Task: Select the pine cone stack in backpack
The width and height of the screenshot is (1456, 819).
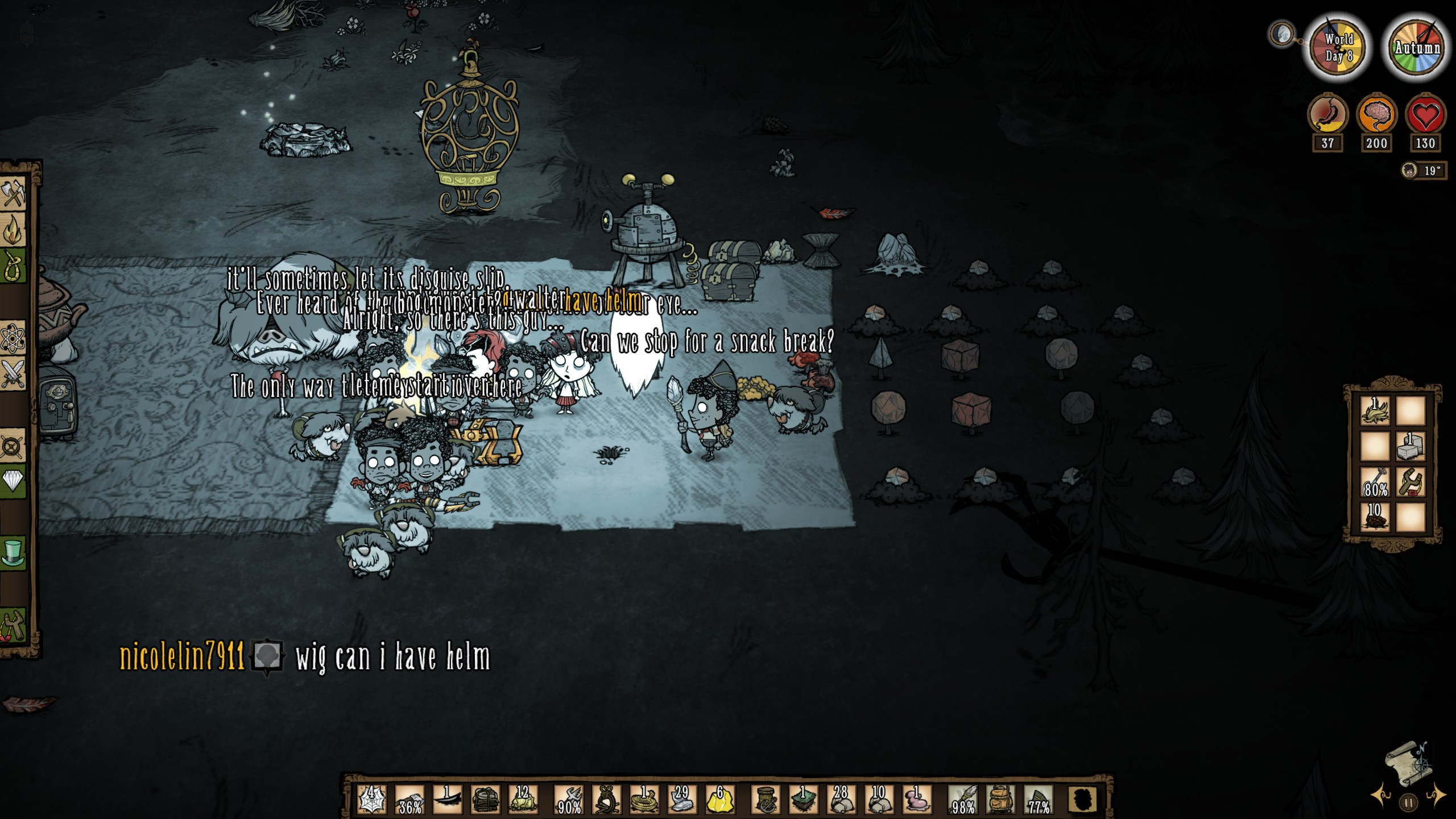Action: point(1375,518)
